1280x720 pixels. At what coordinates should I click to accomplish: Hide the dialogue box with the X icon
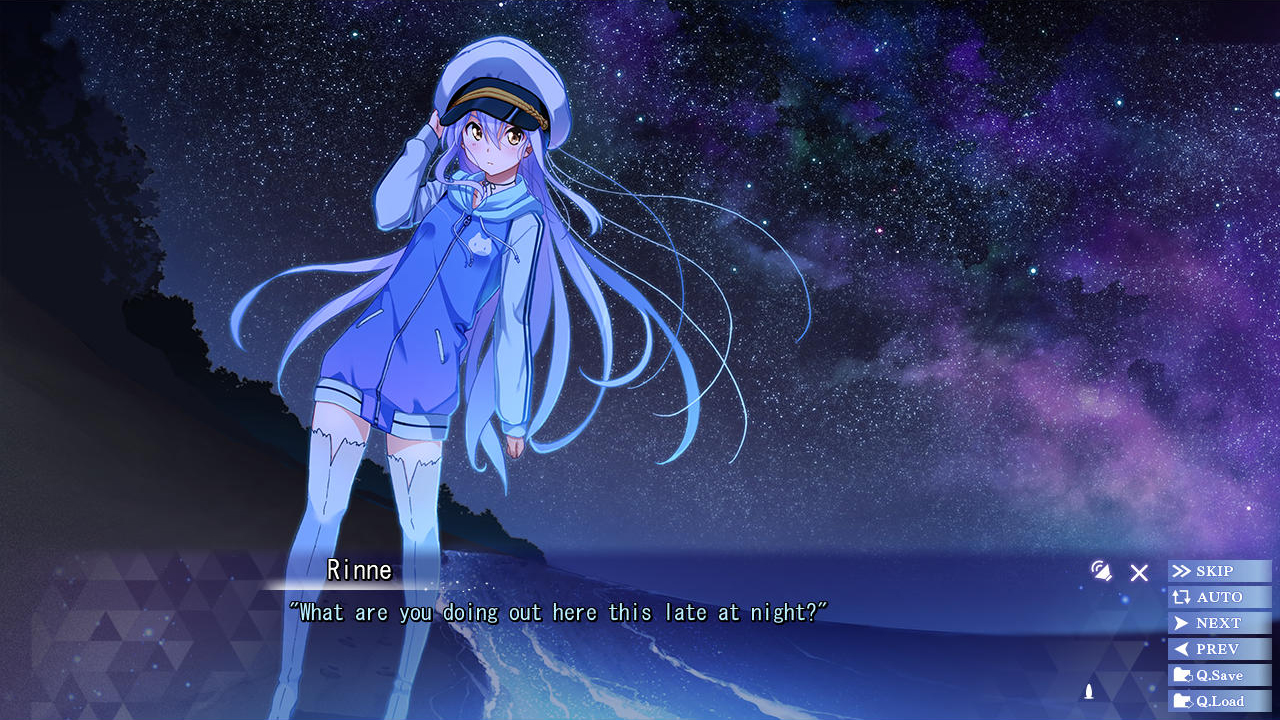pos(1139,573)
